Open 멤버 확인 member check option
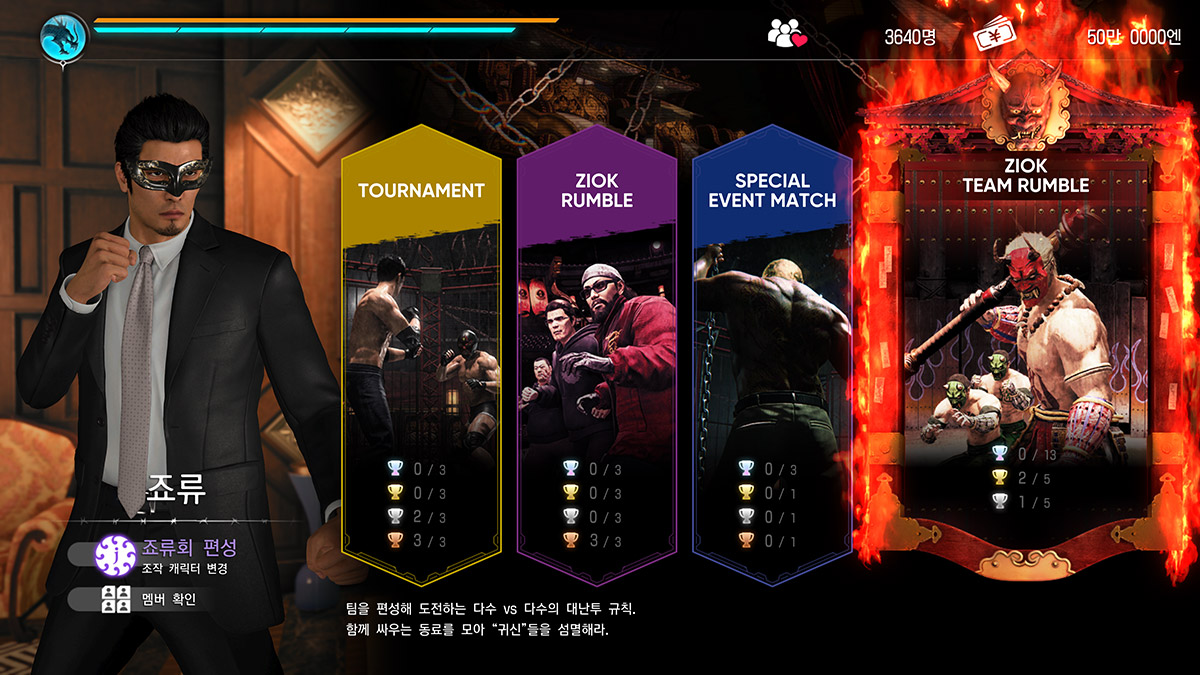This screenshot has width=1200, height=675. [x=160, y=600]
